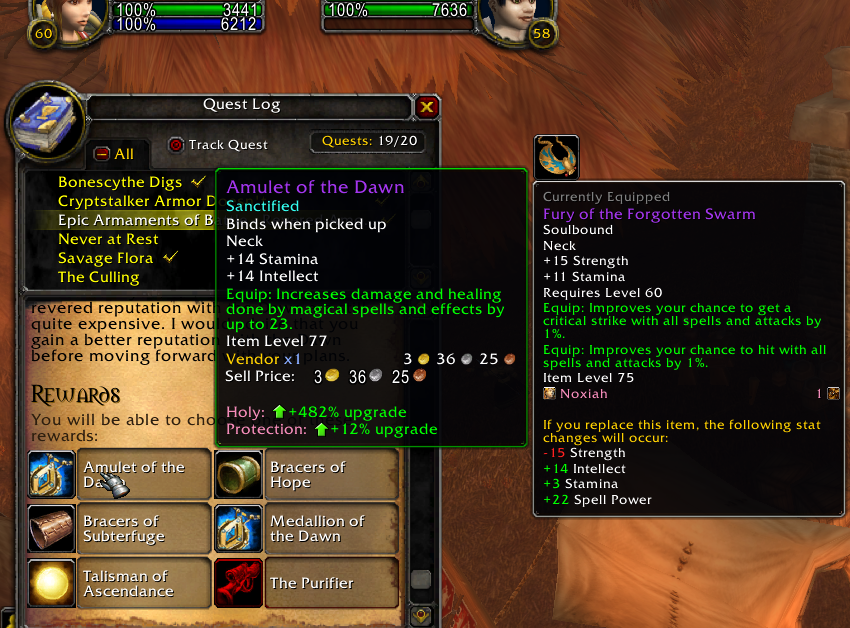
Task: Choose The Culling quest entry
Action: [98, 277]
